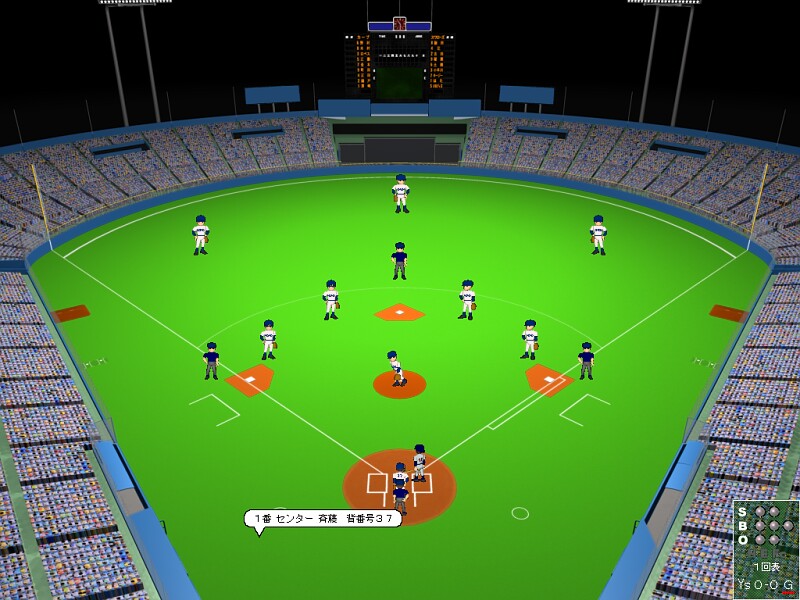Click the batter announcement speech bubble
The image size is (800, 600).
322,518
